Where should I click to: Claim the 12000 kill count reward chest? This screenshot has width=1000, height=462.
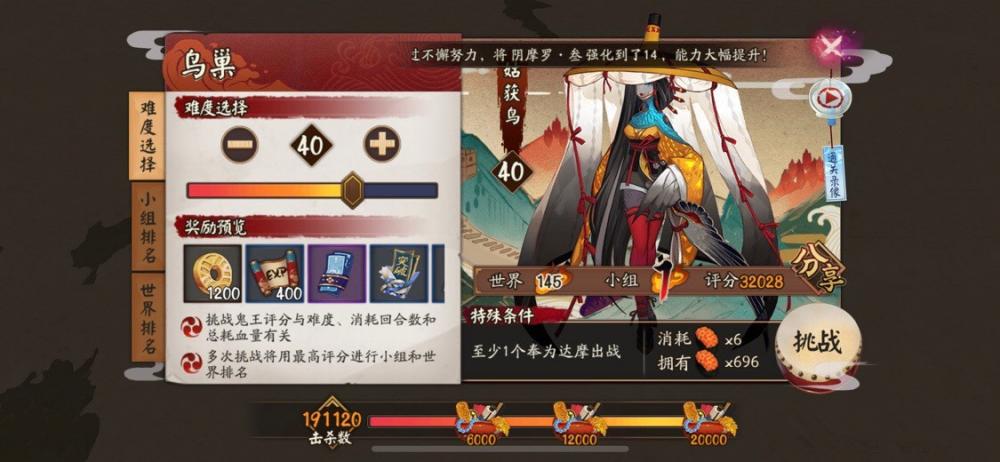580,418
